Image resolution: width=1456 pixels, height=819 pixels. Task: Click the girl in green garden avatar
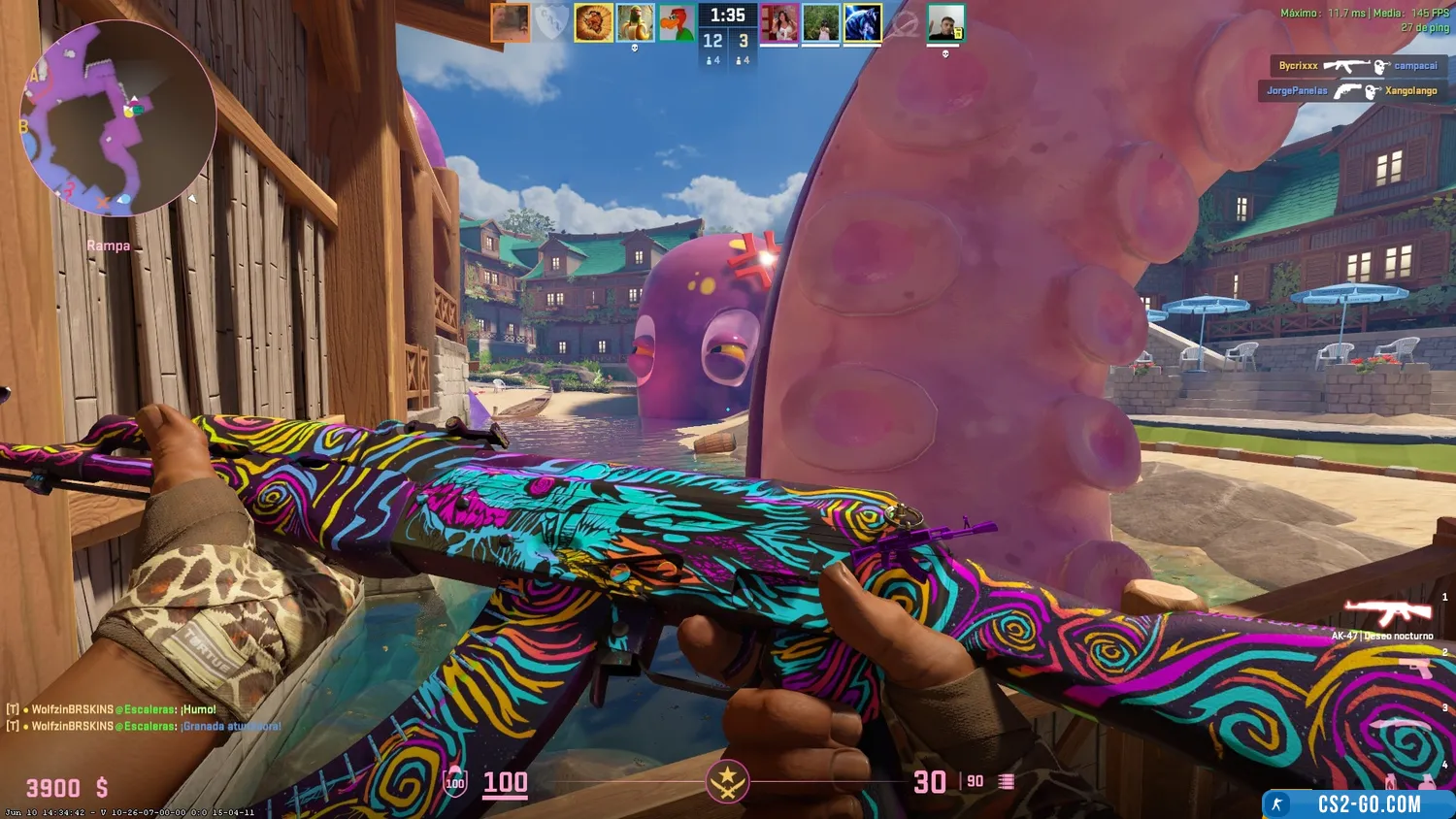(820, 23)
